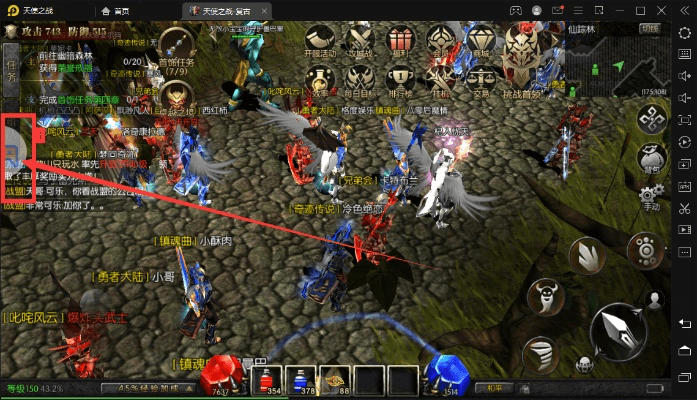The width and height of the screenshot is (697, 400).
Task: Open the 每日目标 daily goals icon
Action: click(360, 79)
